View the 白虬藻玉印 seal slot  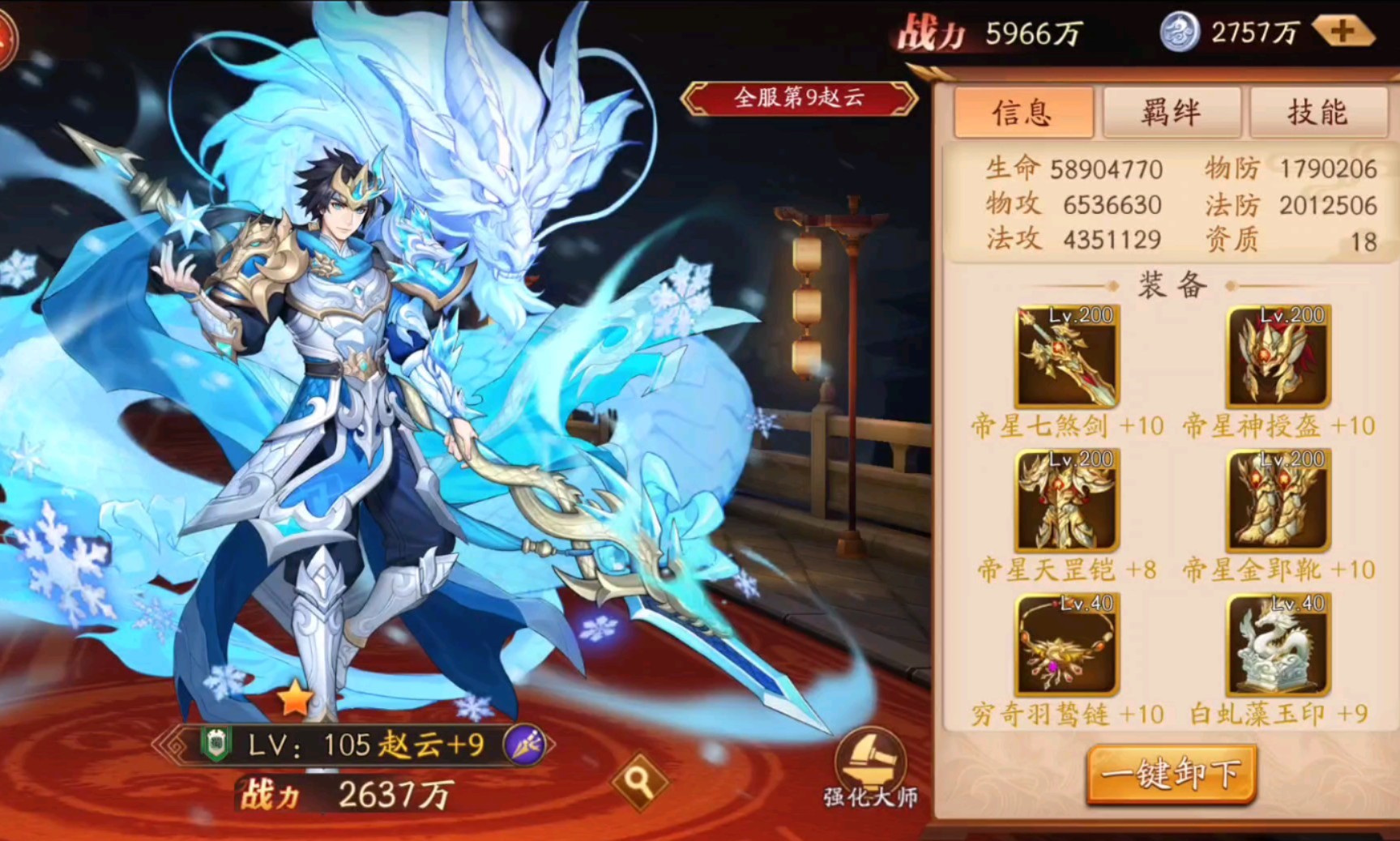coord(1278,645)
